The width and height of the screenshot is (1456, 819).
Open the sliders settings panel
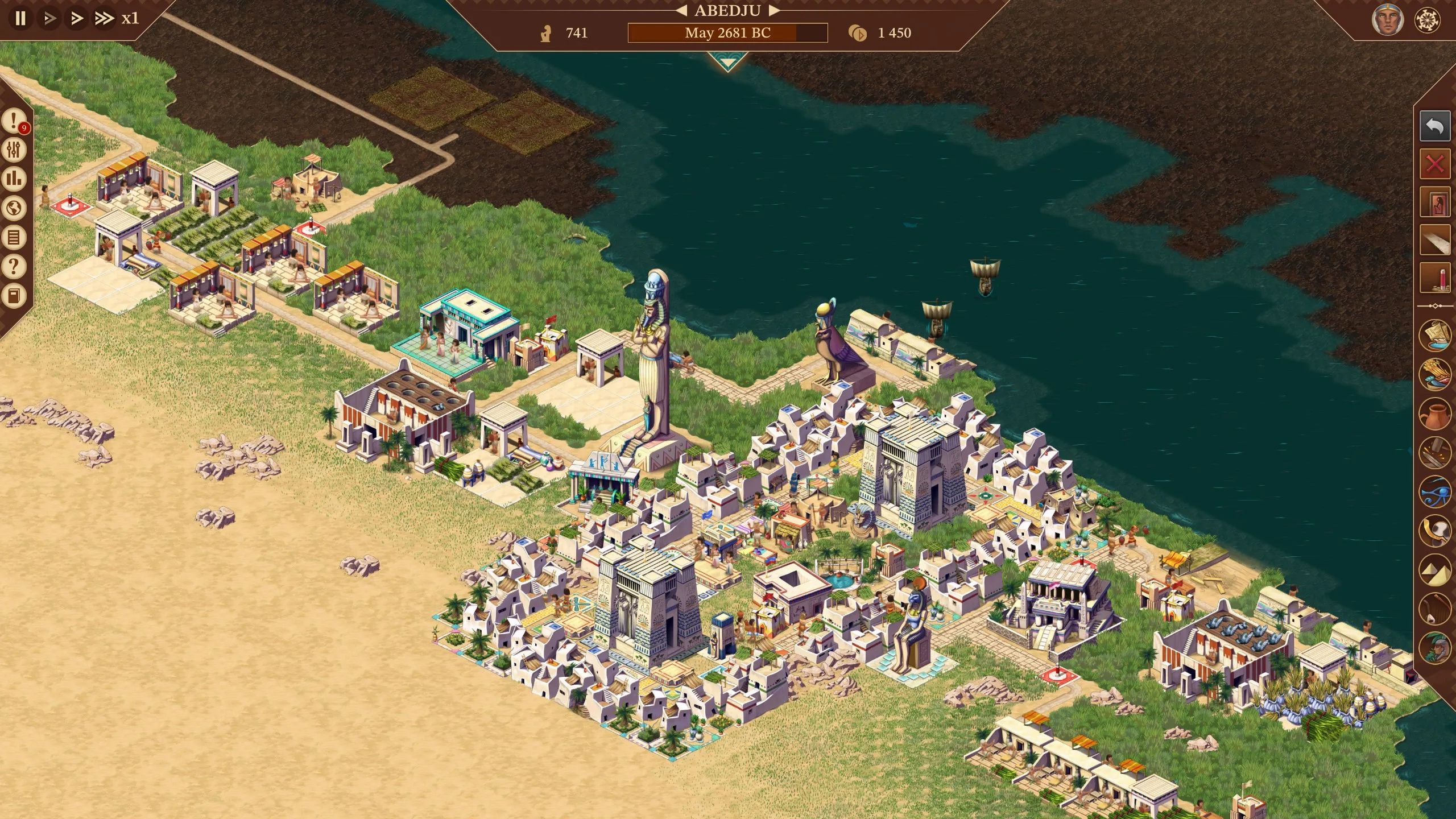tap(14, 150)
